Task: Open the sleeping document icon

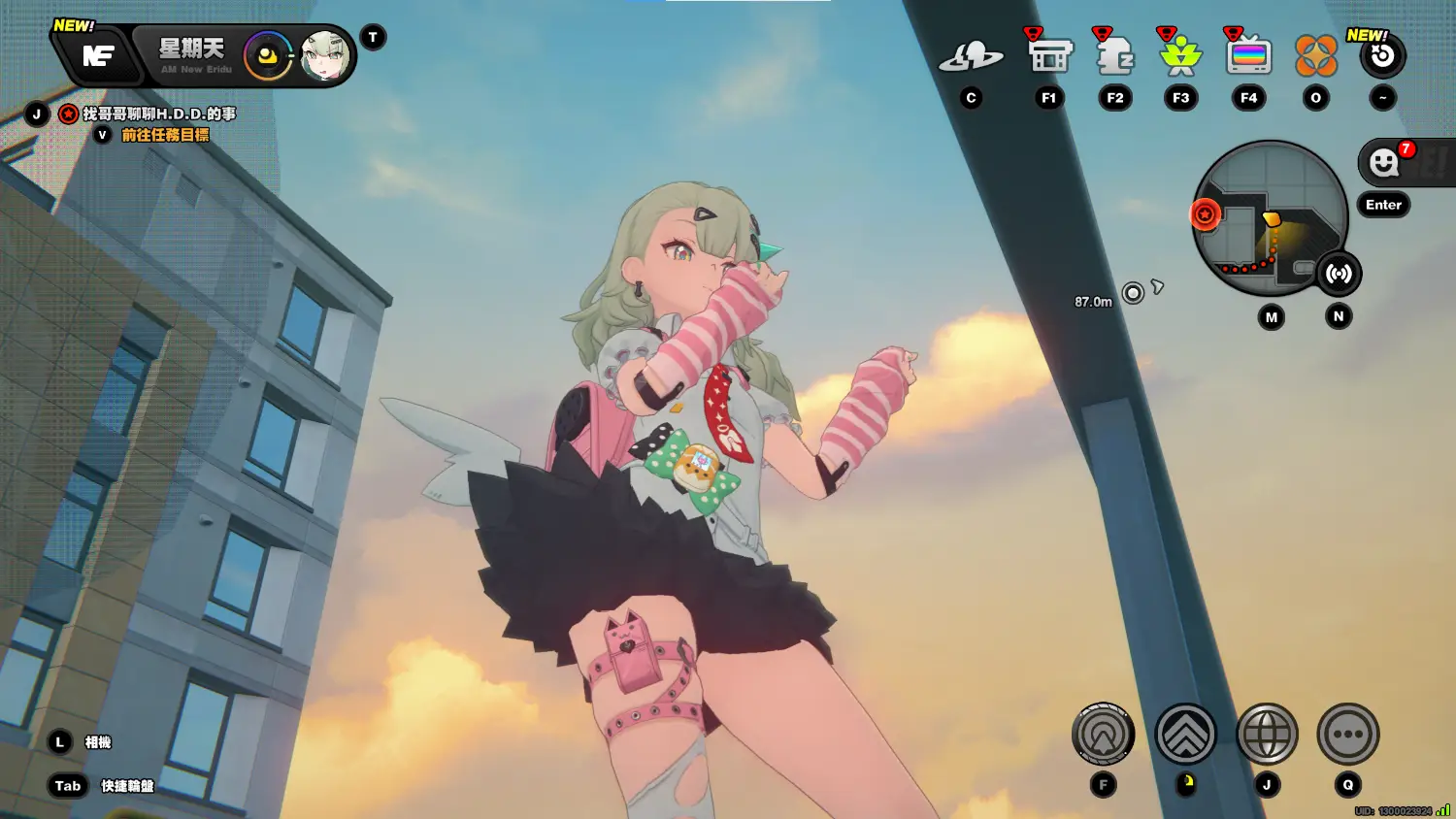Action: (x=1115, y=56)
